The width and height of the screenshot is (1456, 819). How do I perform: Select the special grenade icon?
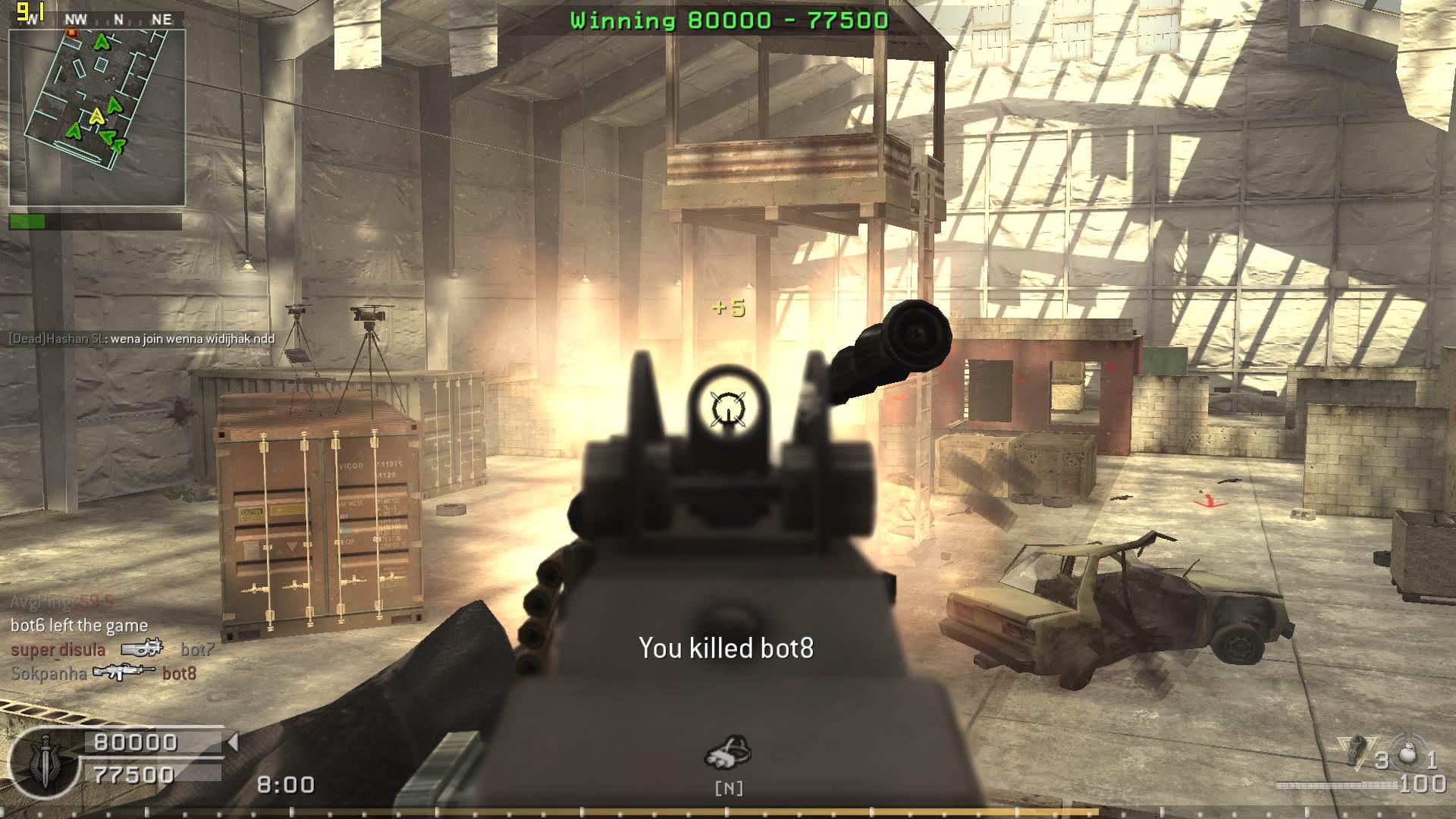(1357, 751)
